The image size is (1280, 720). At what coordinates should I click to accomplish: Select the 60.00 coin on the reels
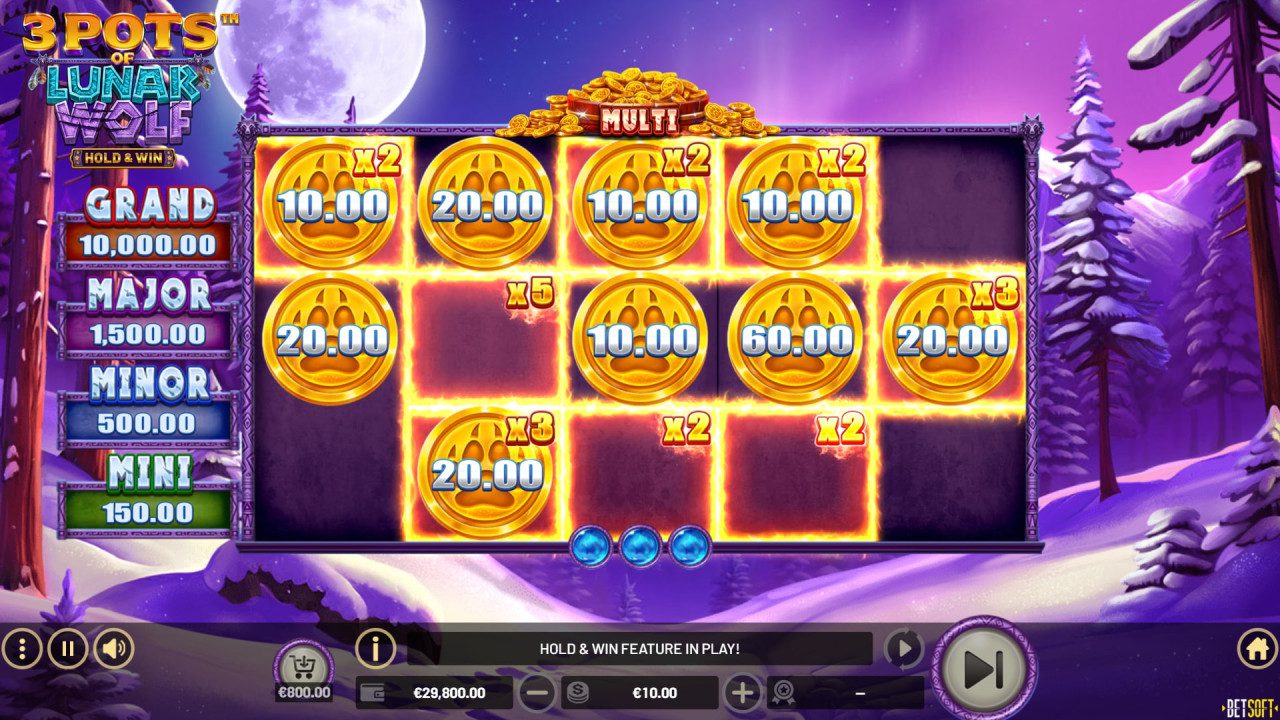(x=800, y=337)
